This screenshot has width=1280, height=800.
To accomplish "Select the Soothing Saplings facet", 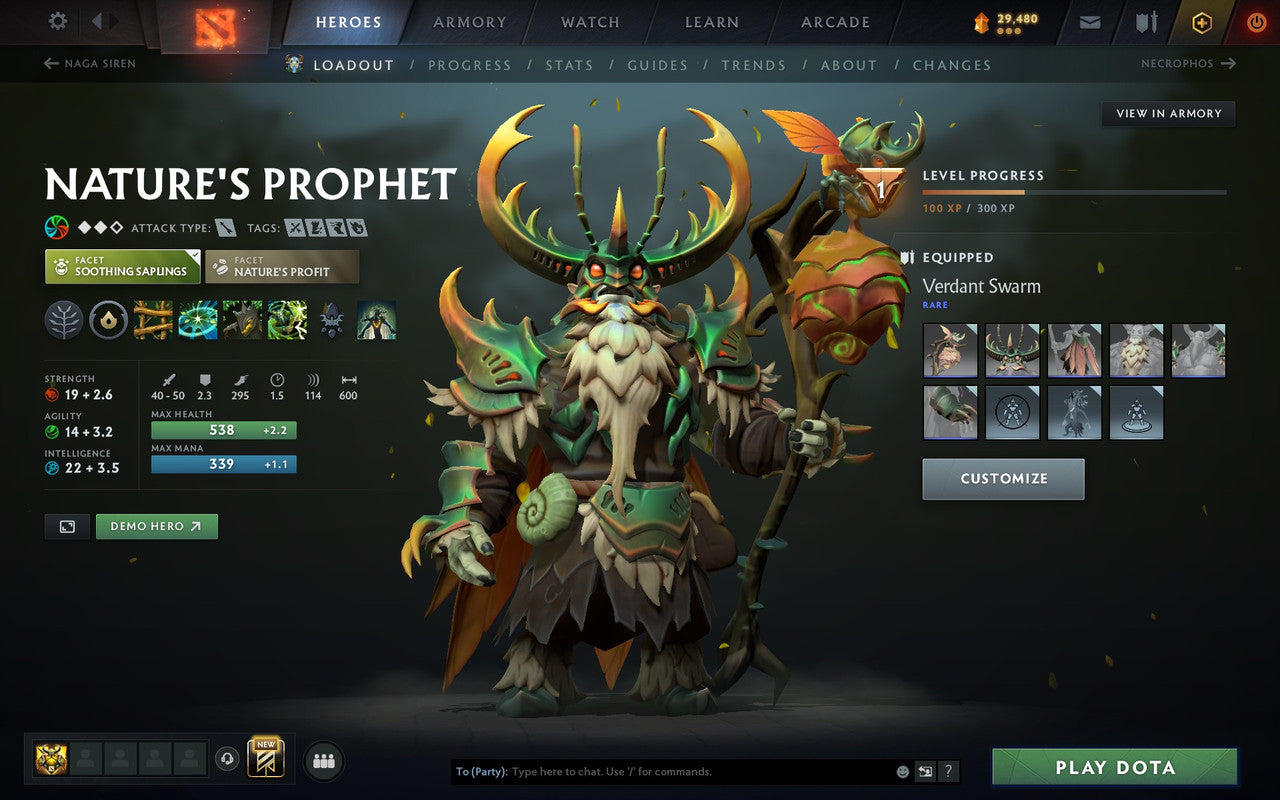I will [122, 266].
